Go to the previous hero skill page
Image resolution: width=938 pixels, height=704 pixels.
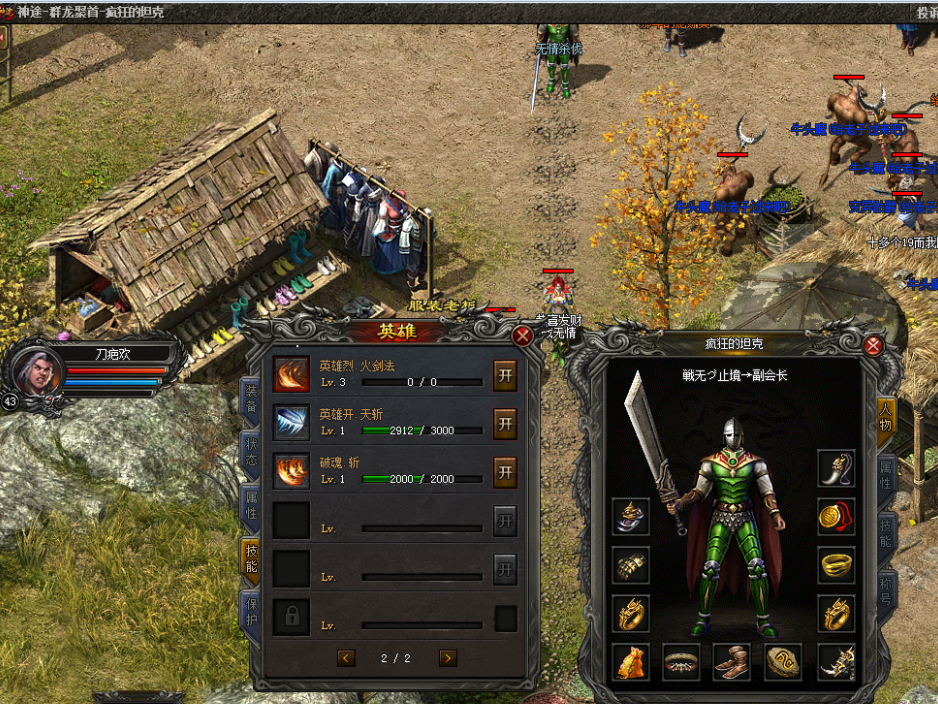(346, 657)
